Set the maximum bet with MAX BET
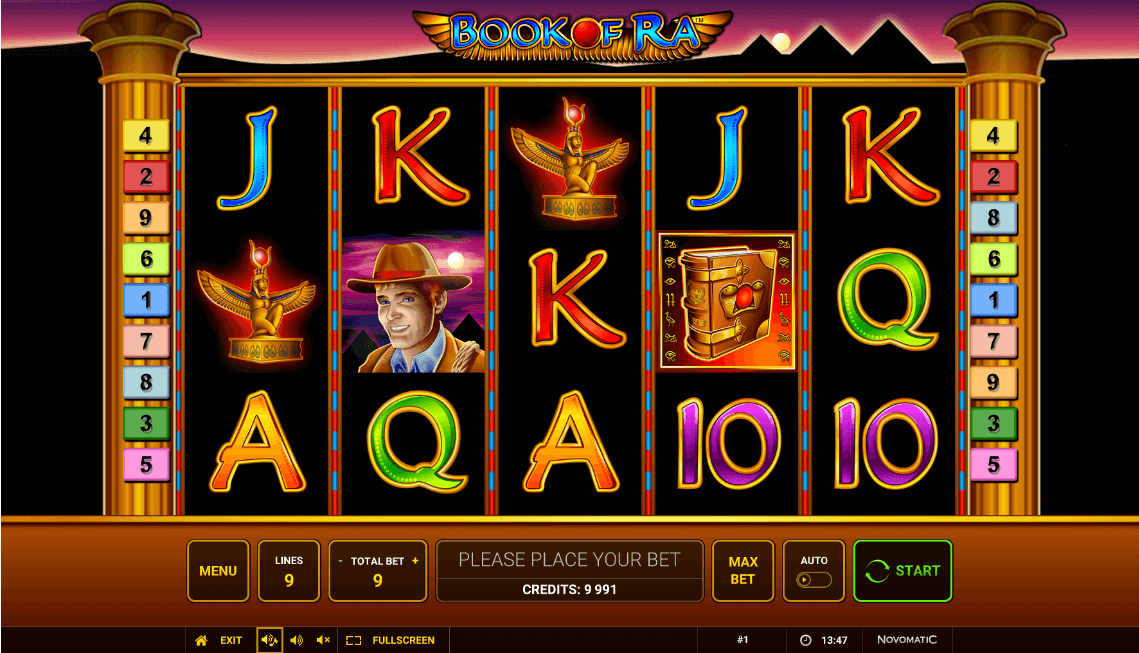The width and height of the screenshot is (1139, 653). (x=742, y=571)
